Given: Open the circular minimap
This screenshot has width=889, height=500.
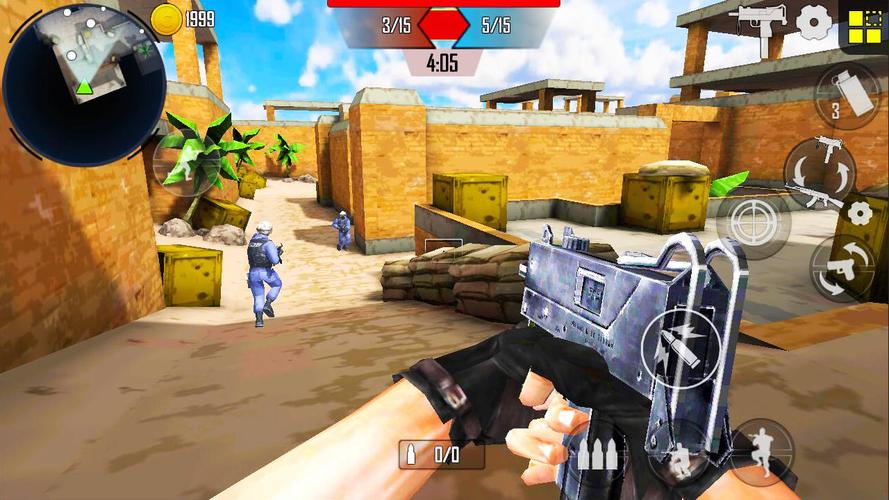Looking at the screenshot, I should (84, 84).
